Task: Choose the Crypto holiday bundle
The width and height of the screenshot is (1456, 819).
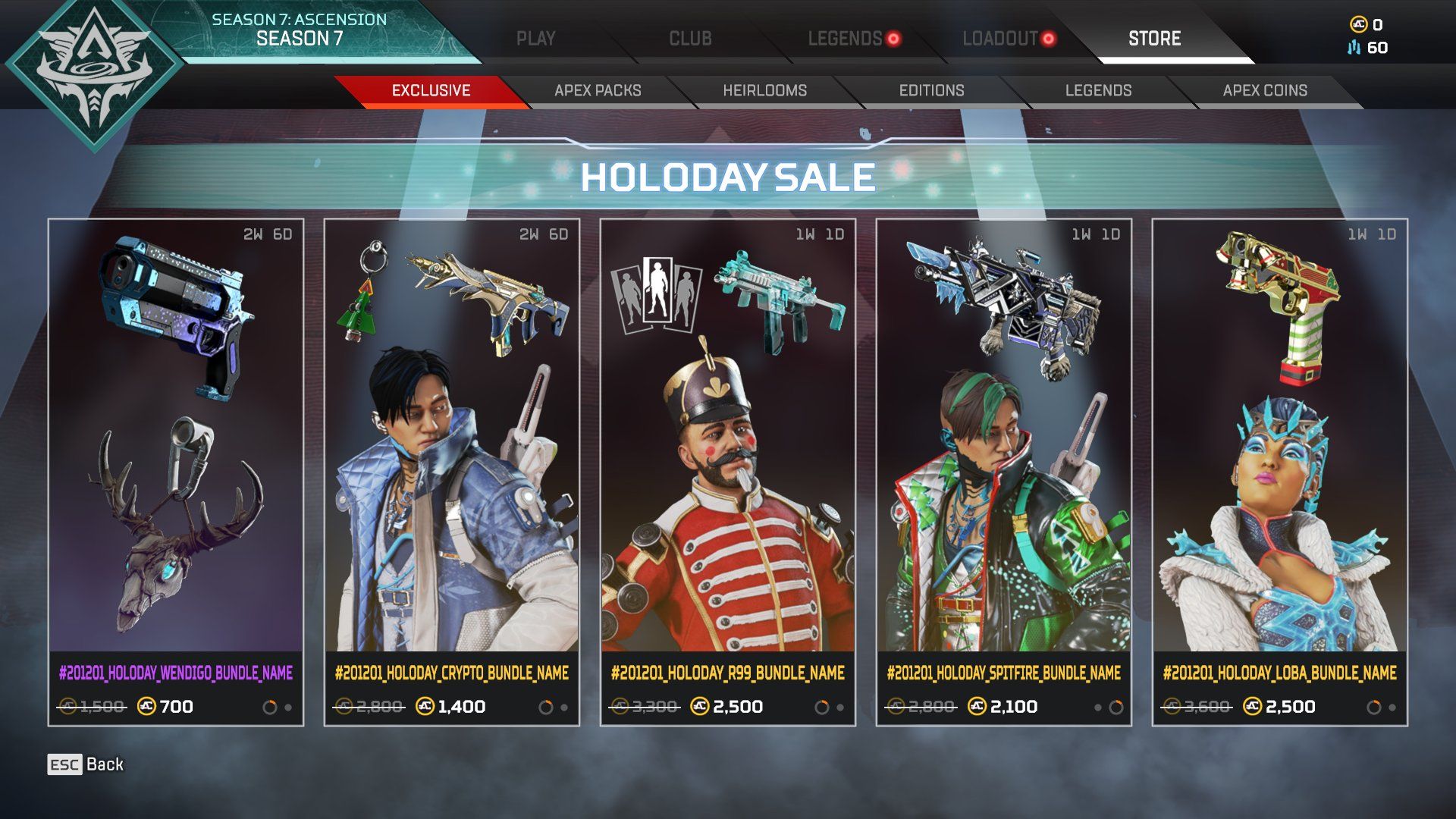Action: 452,472
